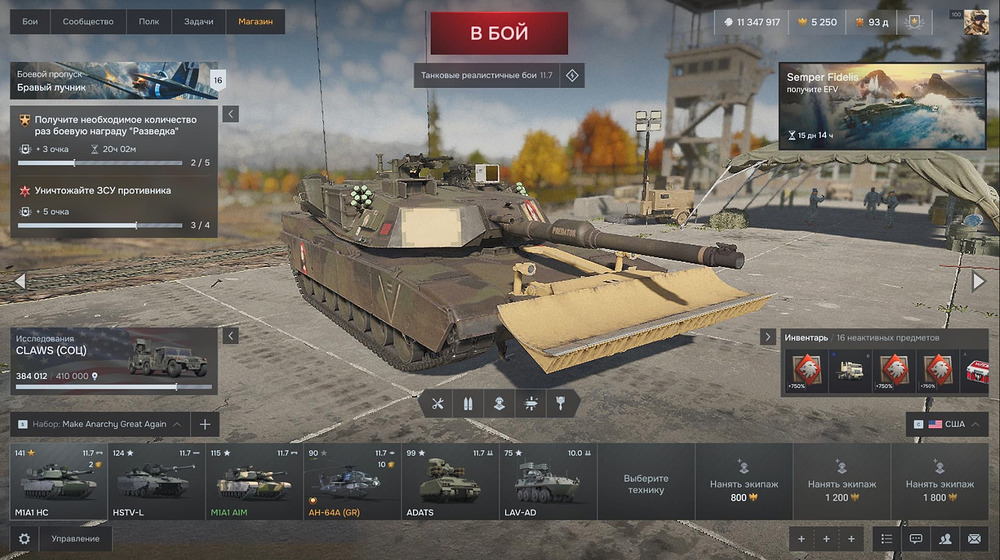
Task: Open the CLAWS research panel
Action: [114, 360]
